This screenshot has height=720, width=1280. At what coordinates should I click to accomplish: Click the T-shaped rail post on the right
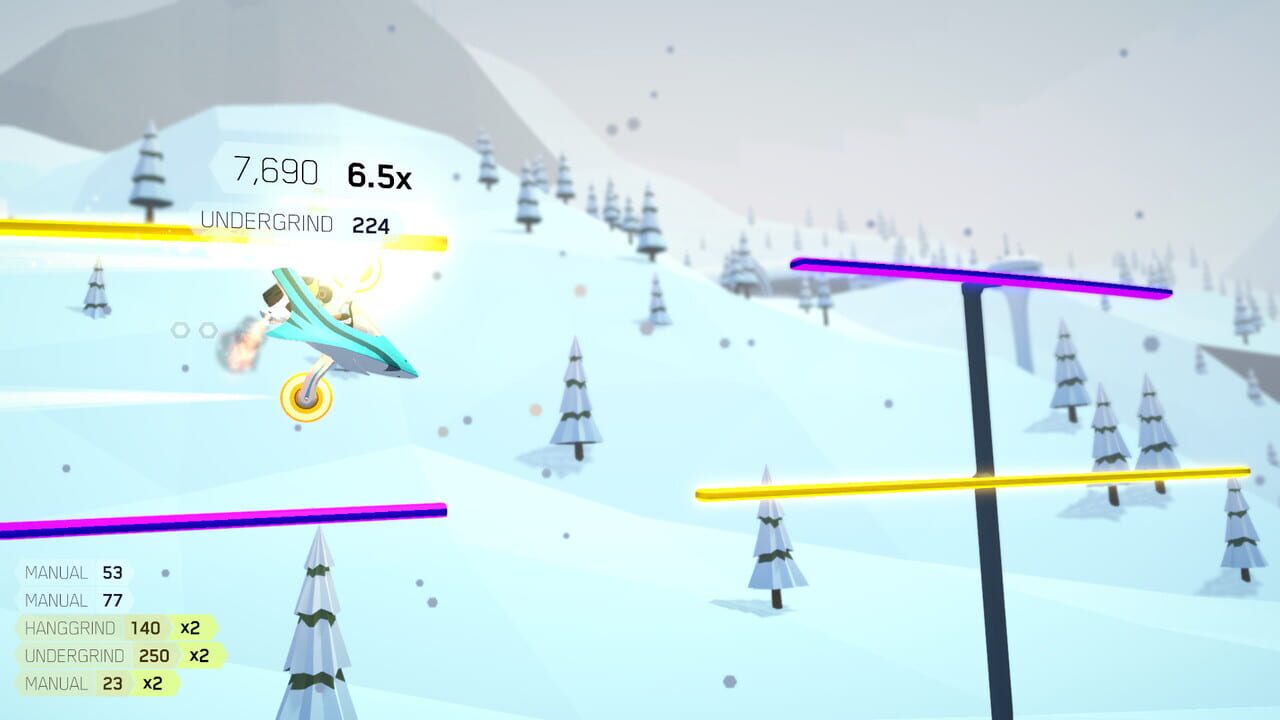tap(977, 450)
